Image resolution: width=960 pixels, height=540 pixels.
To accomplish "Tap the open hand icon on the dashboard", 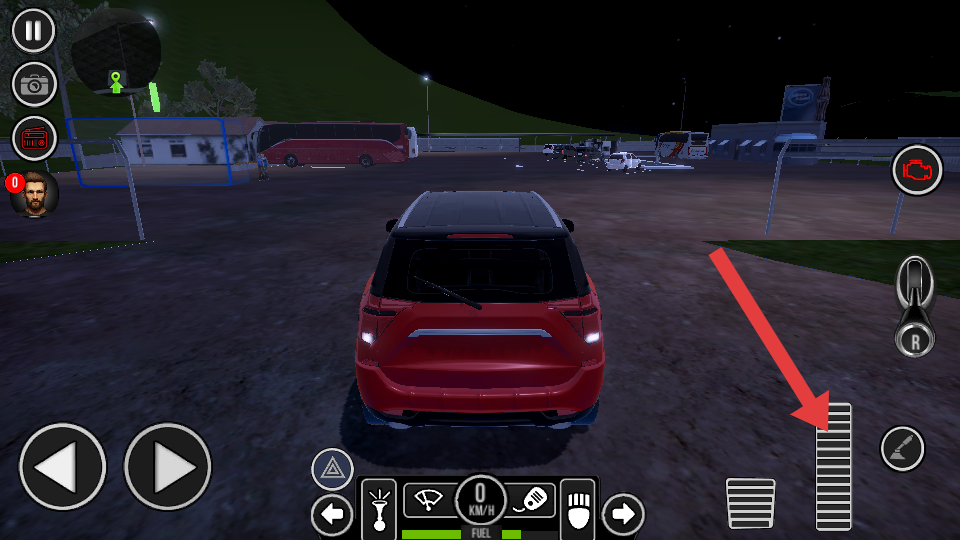I will point(579,506).
